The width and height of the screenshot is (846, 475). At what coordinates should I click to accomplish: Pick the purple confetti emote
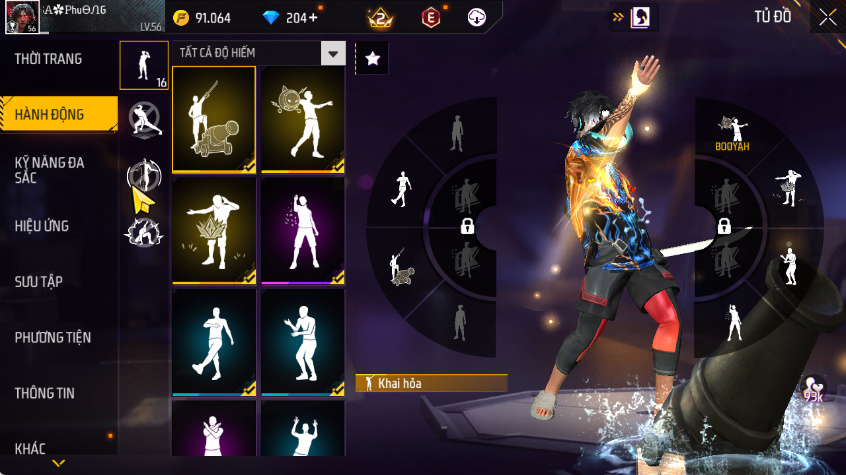coord(303,231)
